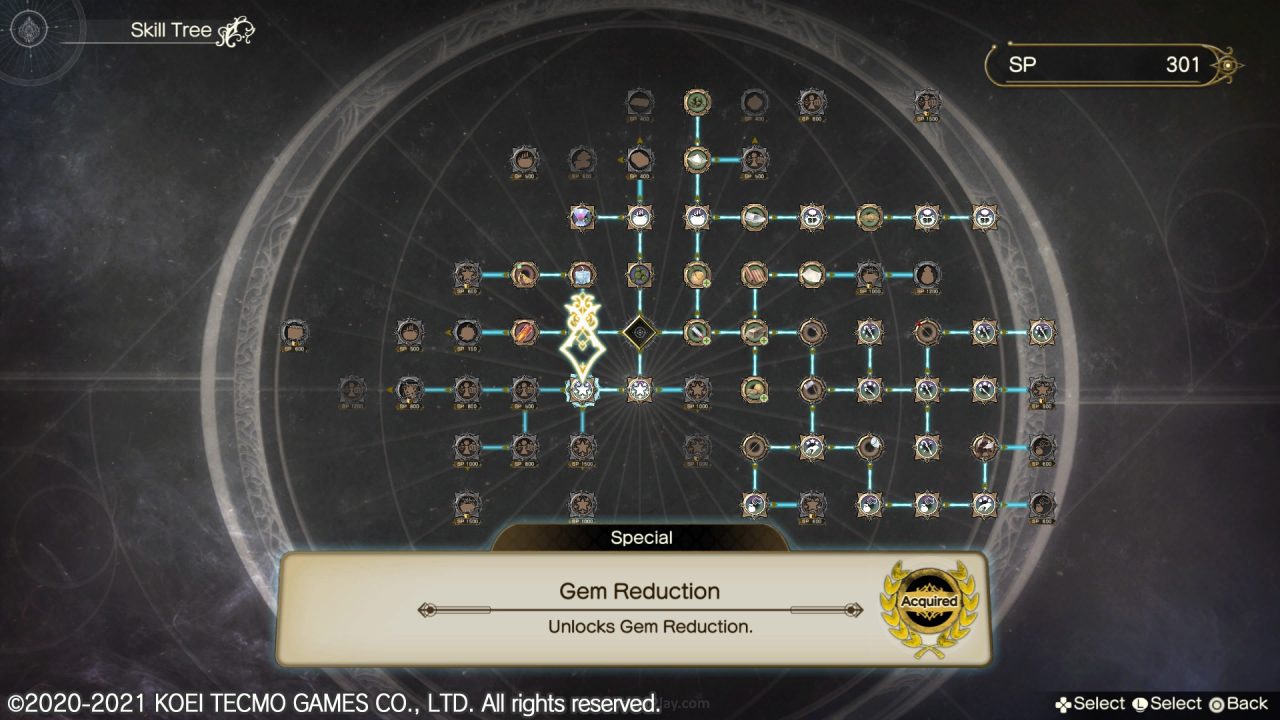Choose the locked SP 500 node
Viewport: 1280px width, 720px height.
(408, 332)
